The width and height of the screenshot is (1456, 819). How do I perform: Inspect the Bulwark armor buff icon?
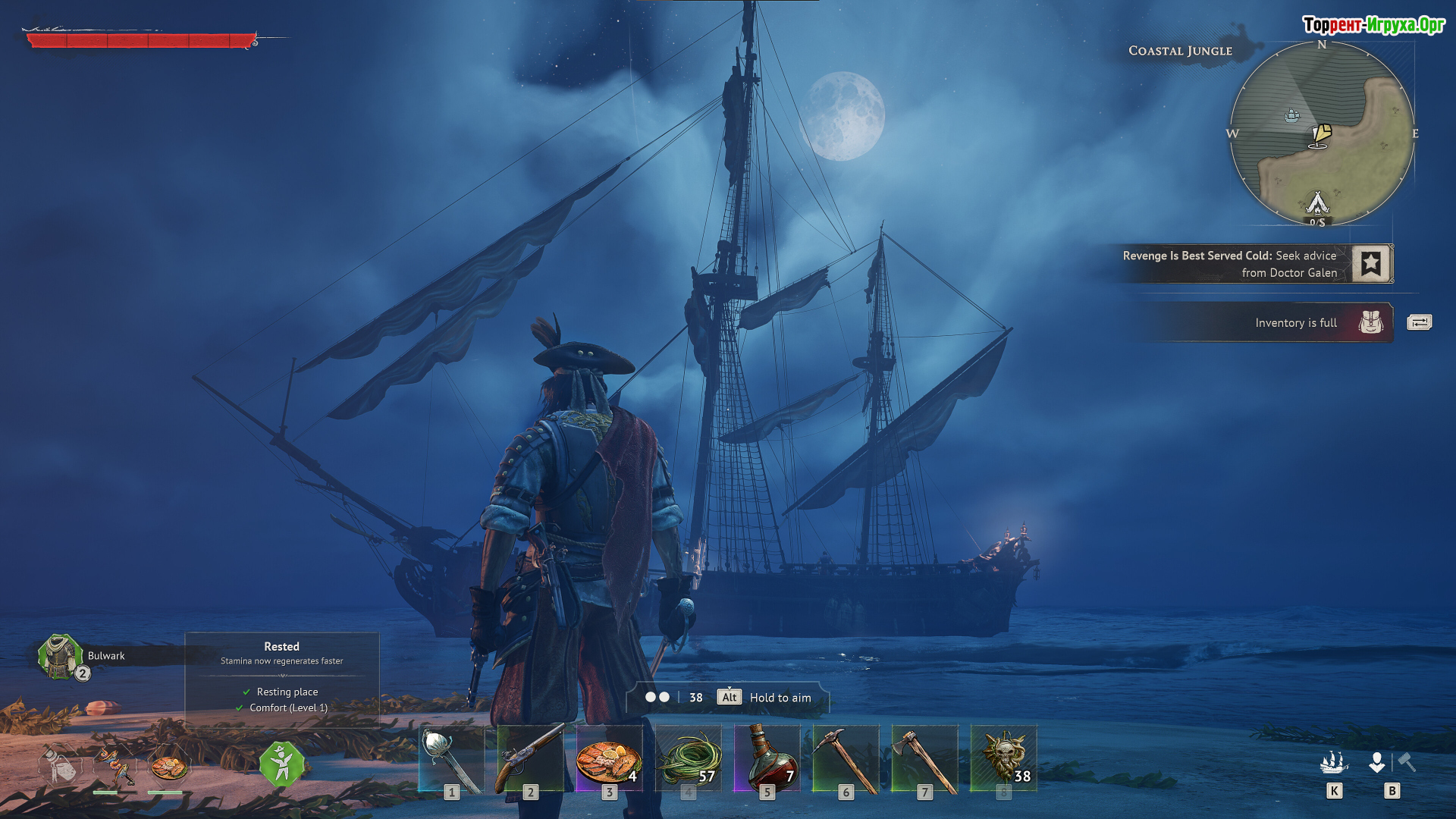pos(60,656)
